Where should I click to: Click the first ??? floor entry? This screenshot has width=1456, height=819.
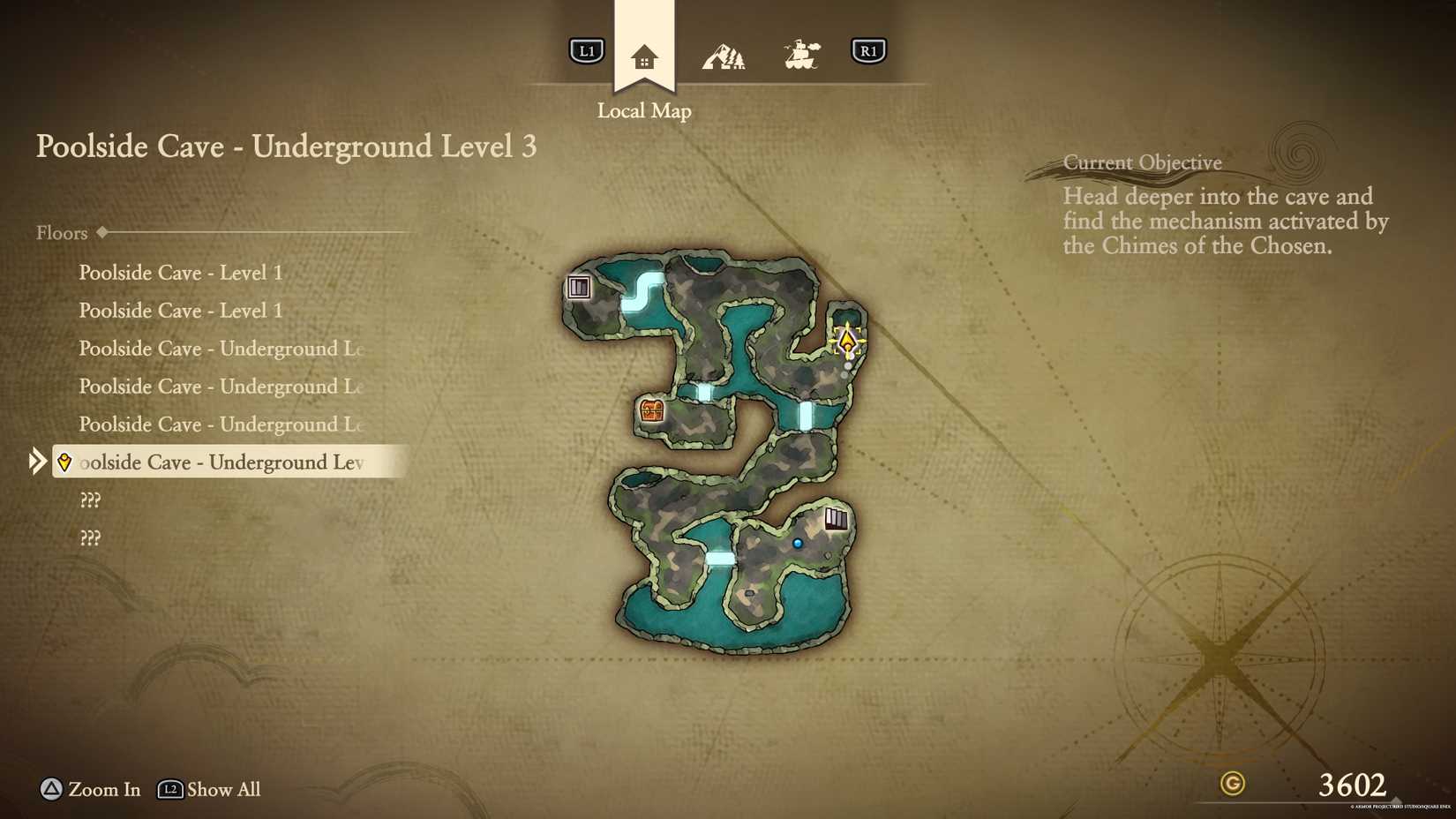point(91,500)
